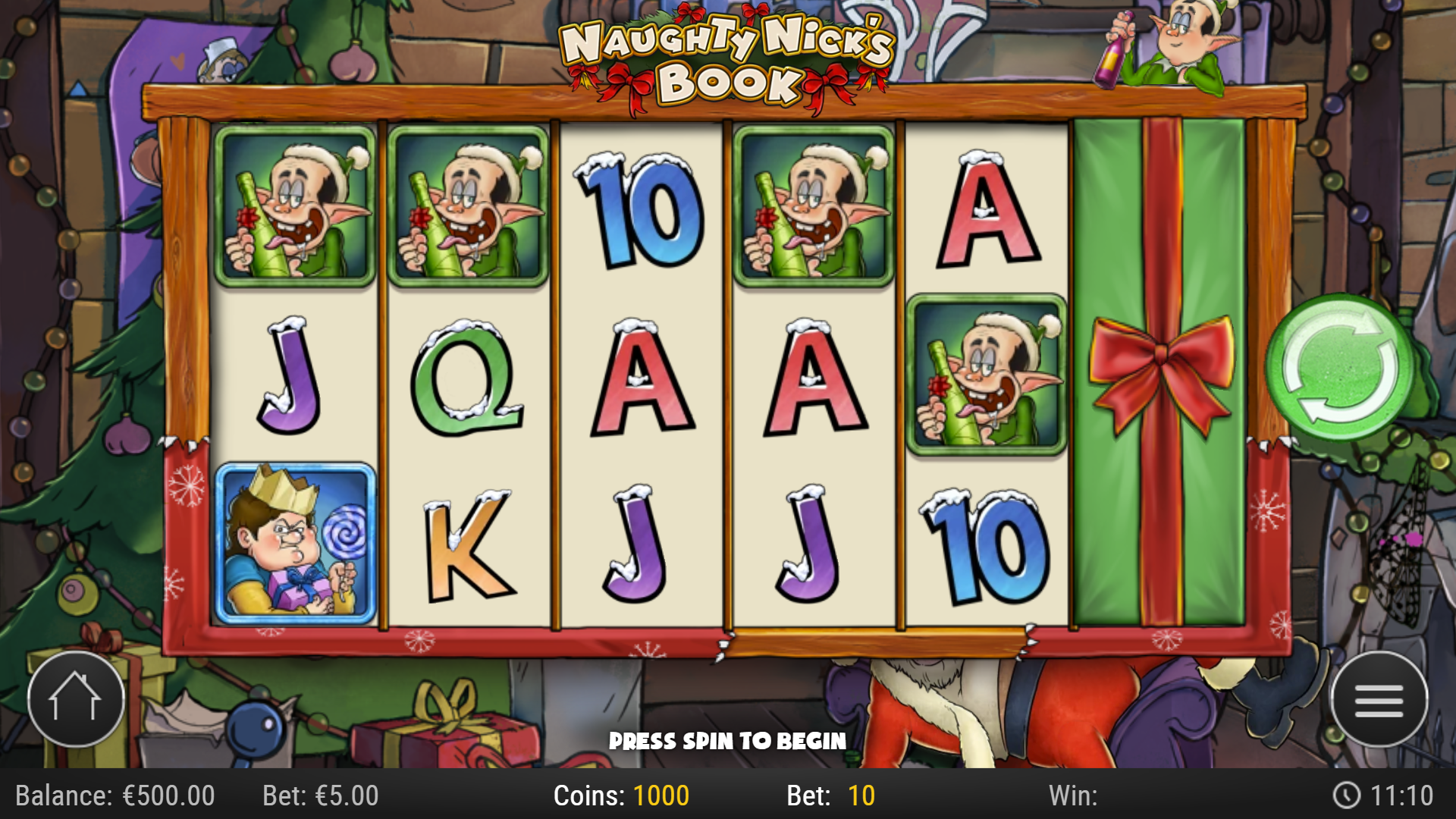Click the Press Spin To Begin text

tap(727, 741)
